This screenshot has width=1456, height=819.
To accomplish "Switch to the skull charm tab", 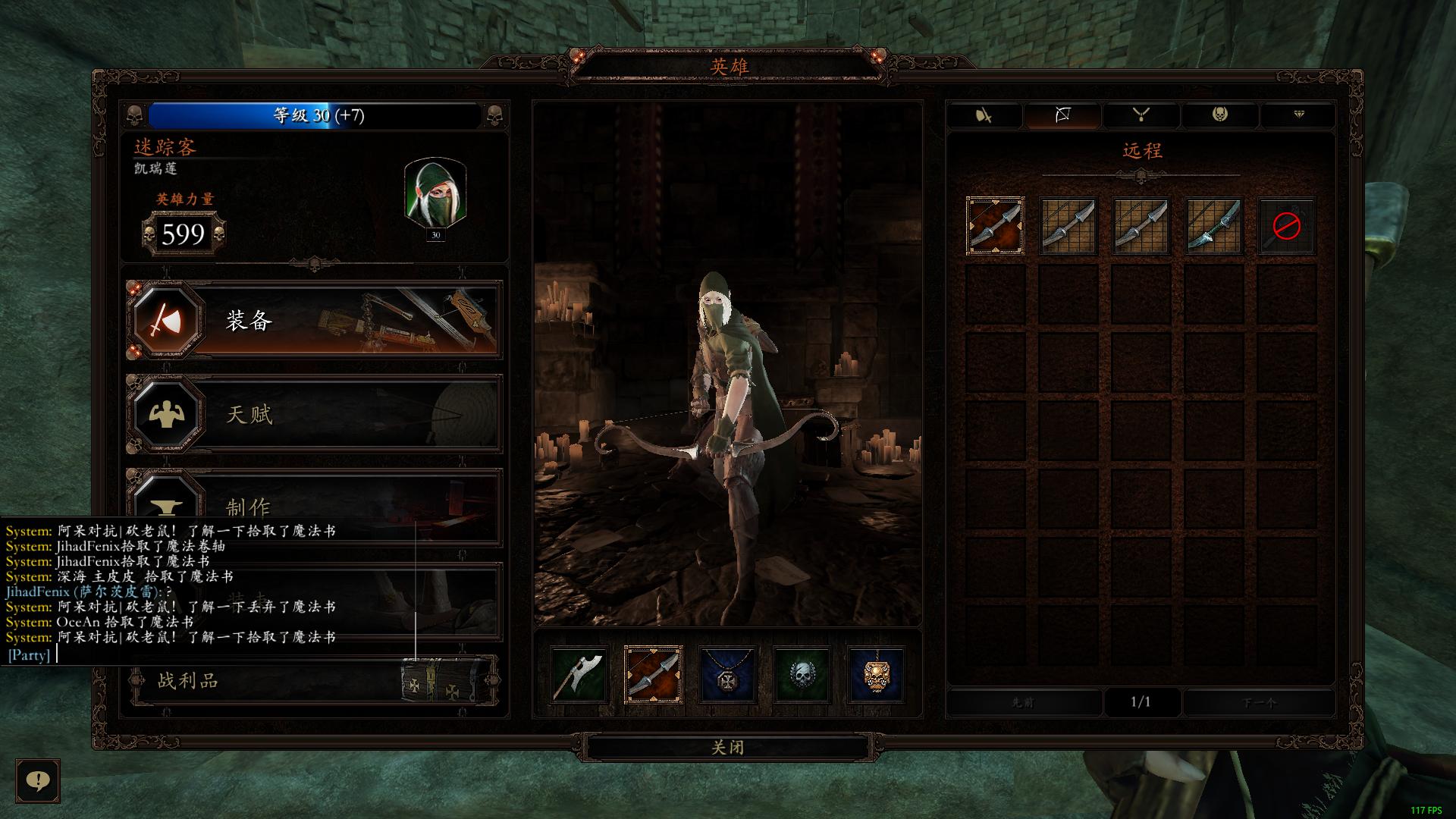I will coord(1219,115).
